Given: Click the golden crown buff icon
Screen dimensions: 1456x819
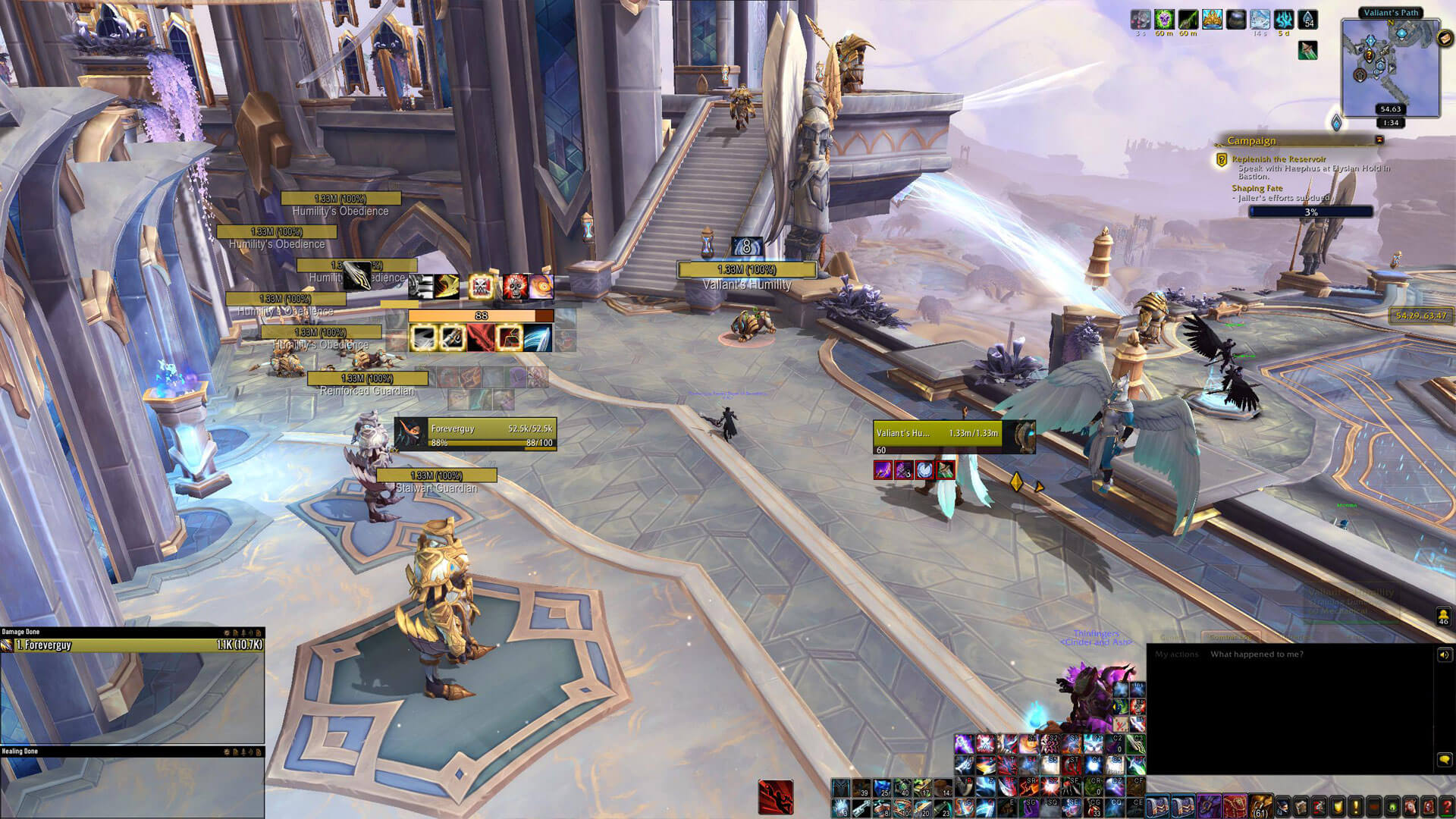Looking at the screenshot, I should coord(1212,20).
